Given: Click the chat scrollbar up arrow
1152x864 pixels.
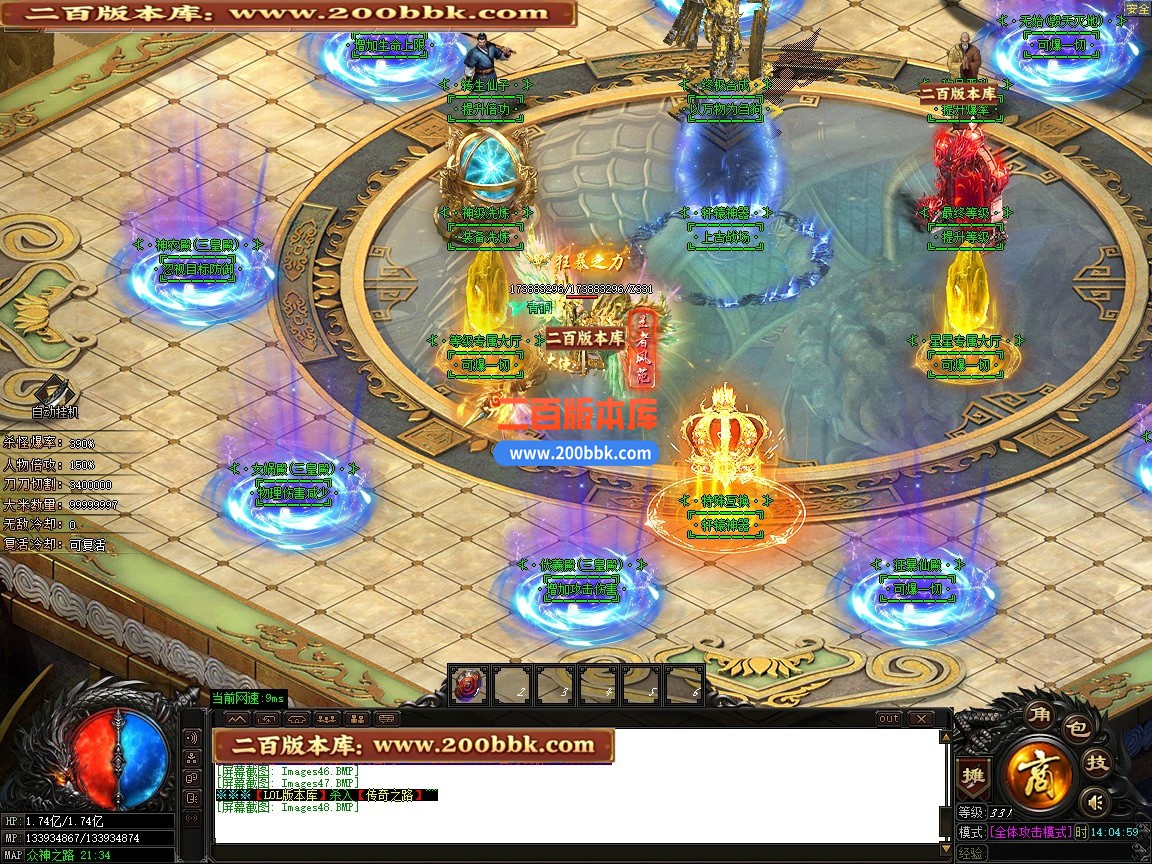Looking at the screenshot, I should [x=944, y=737].
